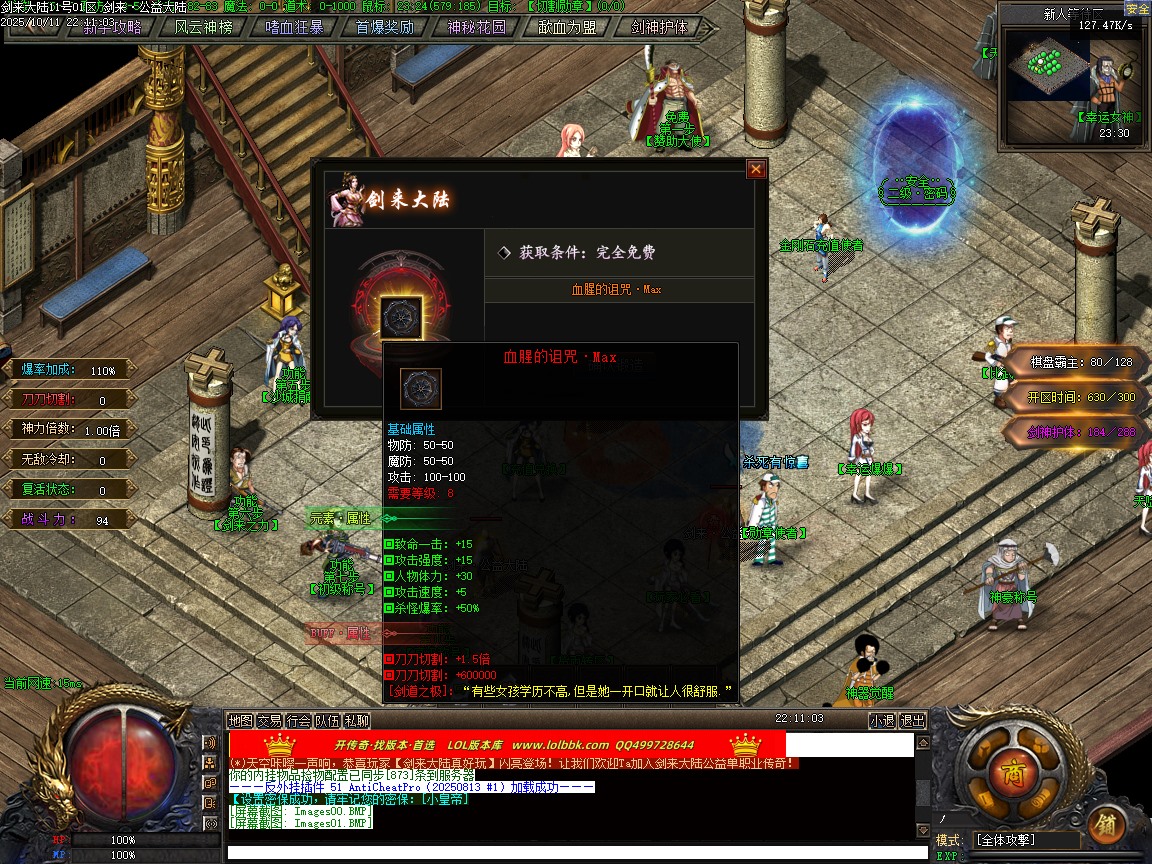Change the 全体攻擊 attack mode field
The image size is (1152, 864).
1025,840
